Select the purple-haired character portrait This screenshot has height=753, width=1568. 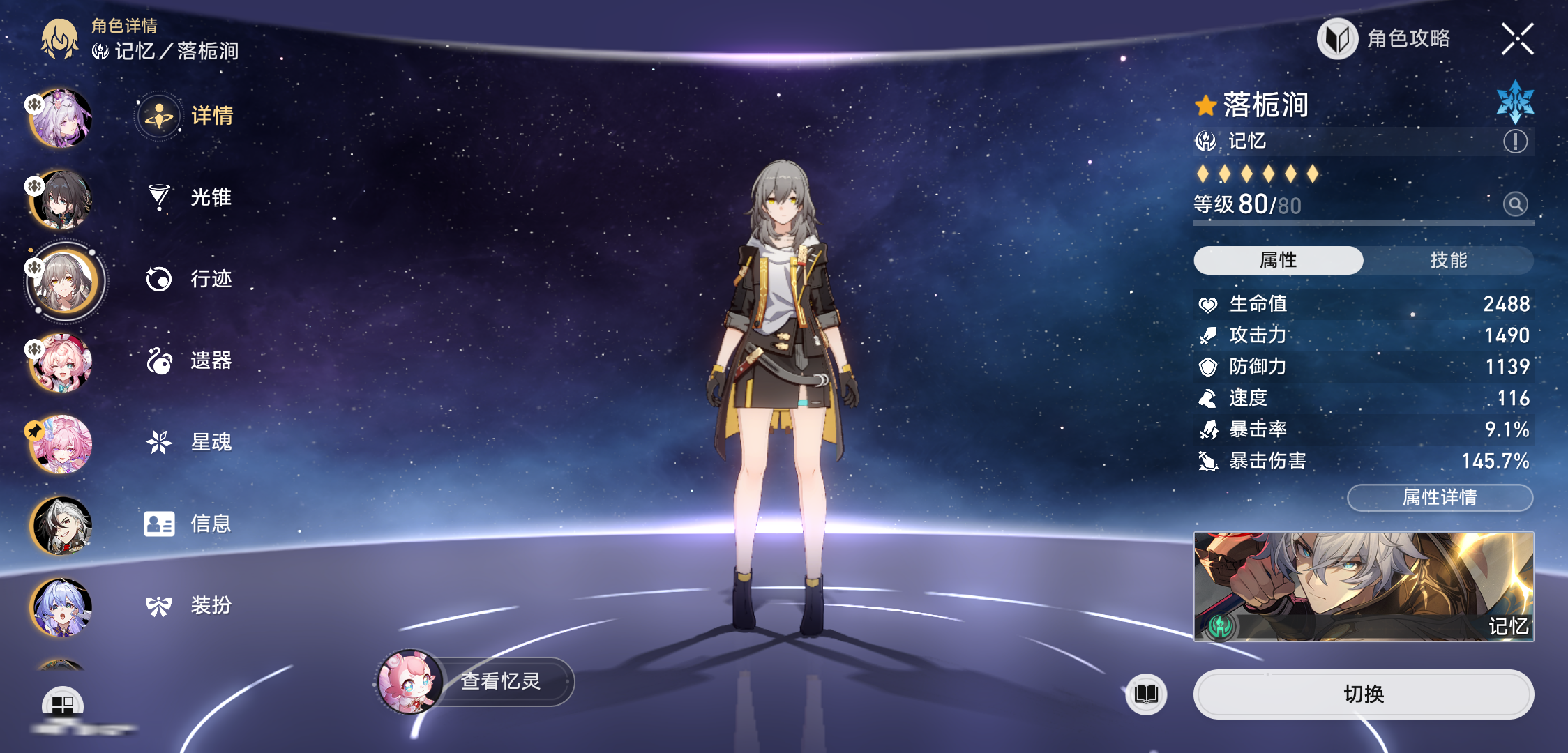(x=61, y=118)
